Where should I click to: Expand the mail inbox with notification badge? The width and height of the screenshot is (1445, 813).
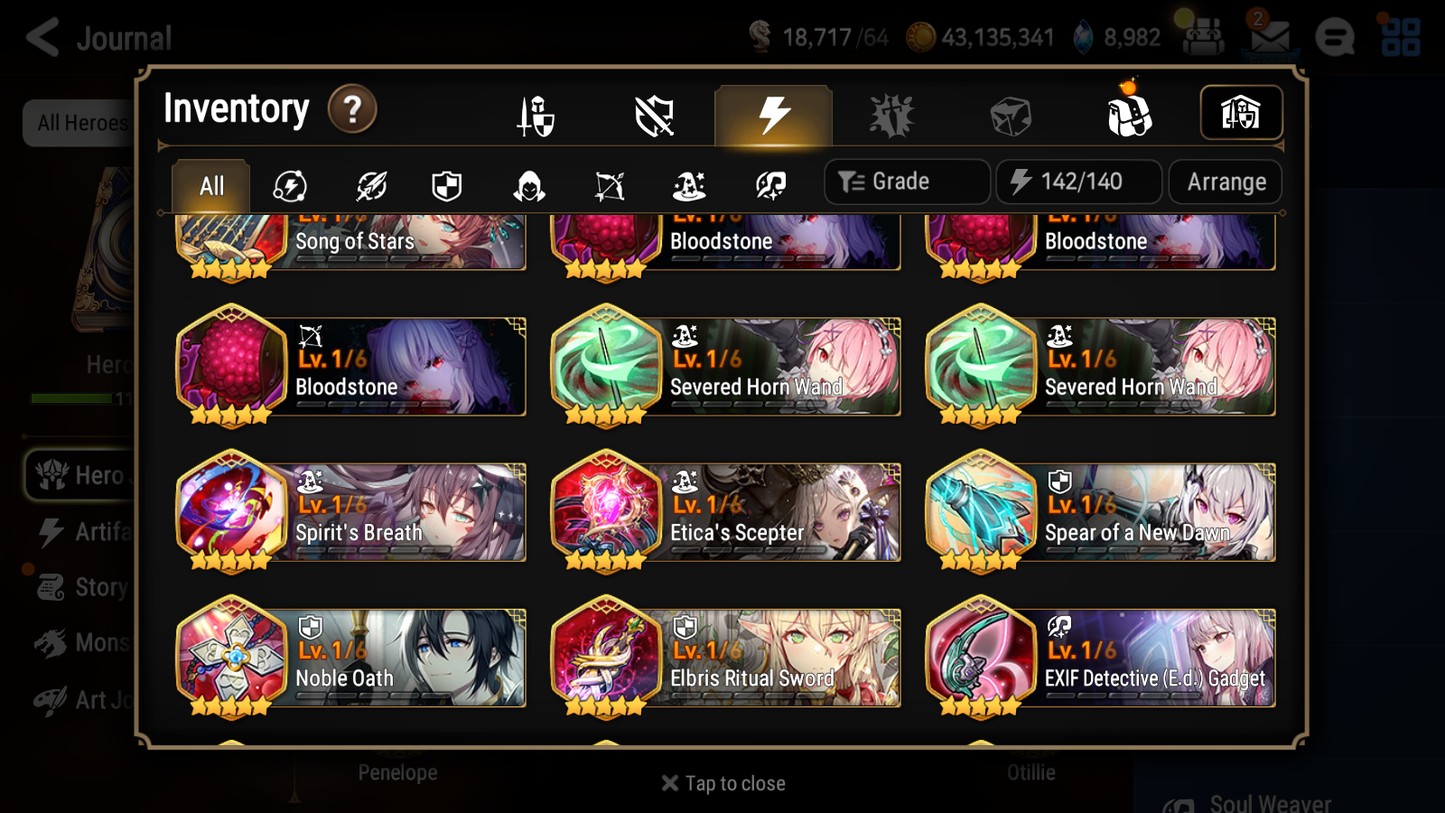[1268, 37]
